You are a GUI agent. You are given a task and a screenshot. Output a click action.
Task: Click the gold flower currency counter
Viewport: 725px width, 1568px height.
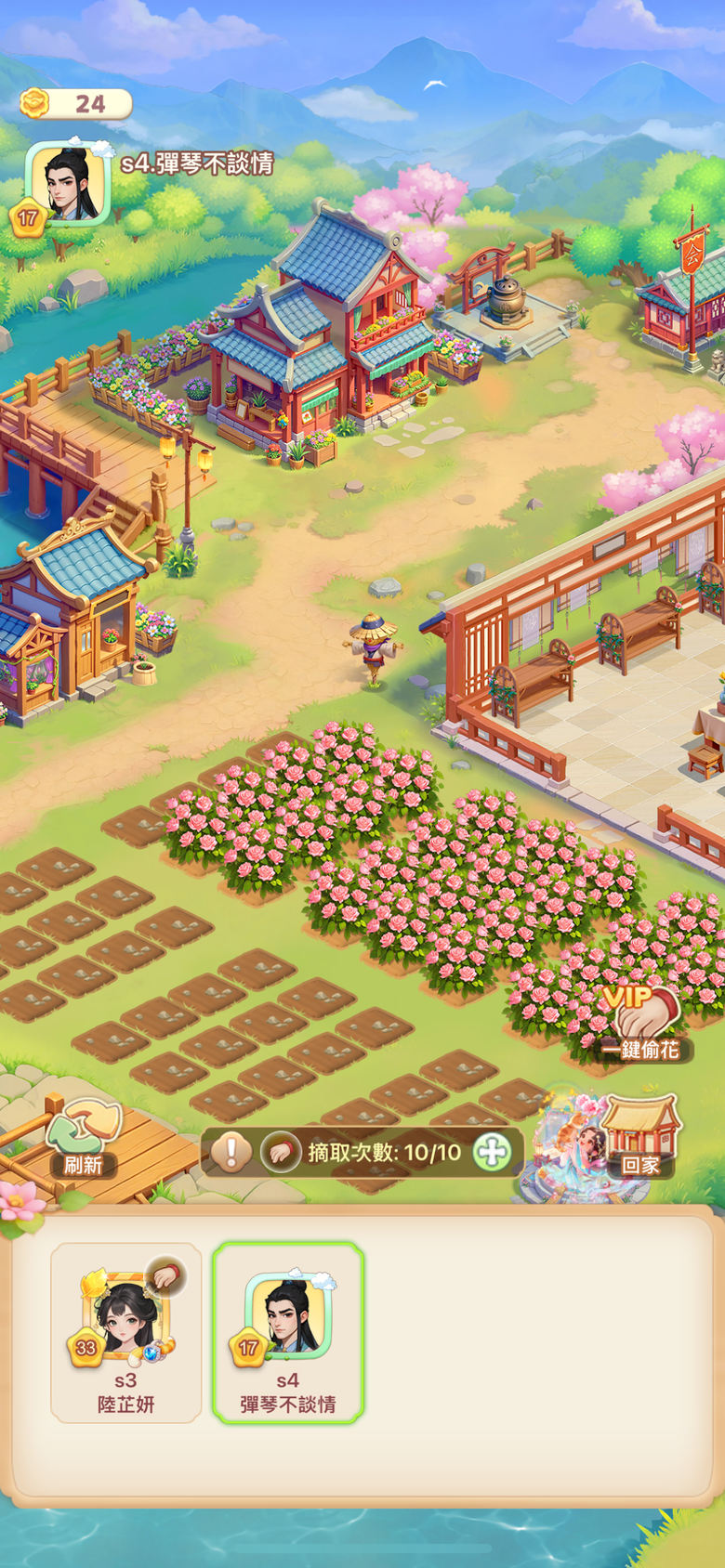coord(76,103)
